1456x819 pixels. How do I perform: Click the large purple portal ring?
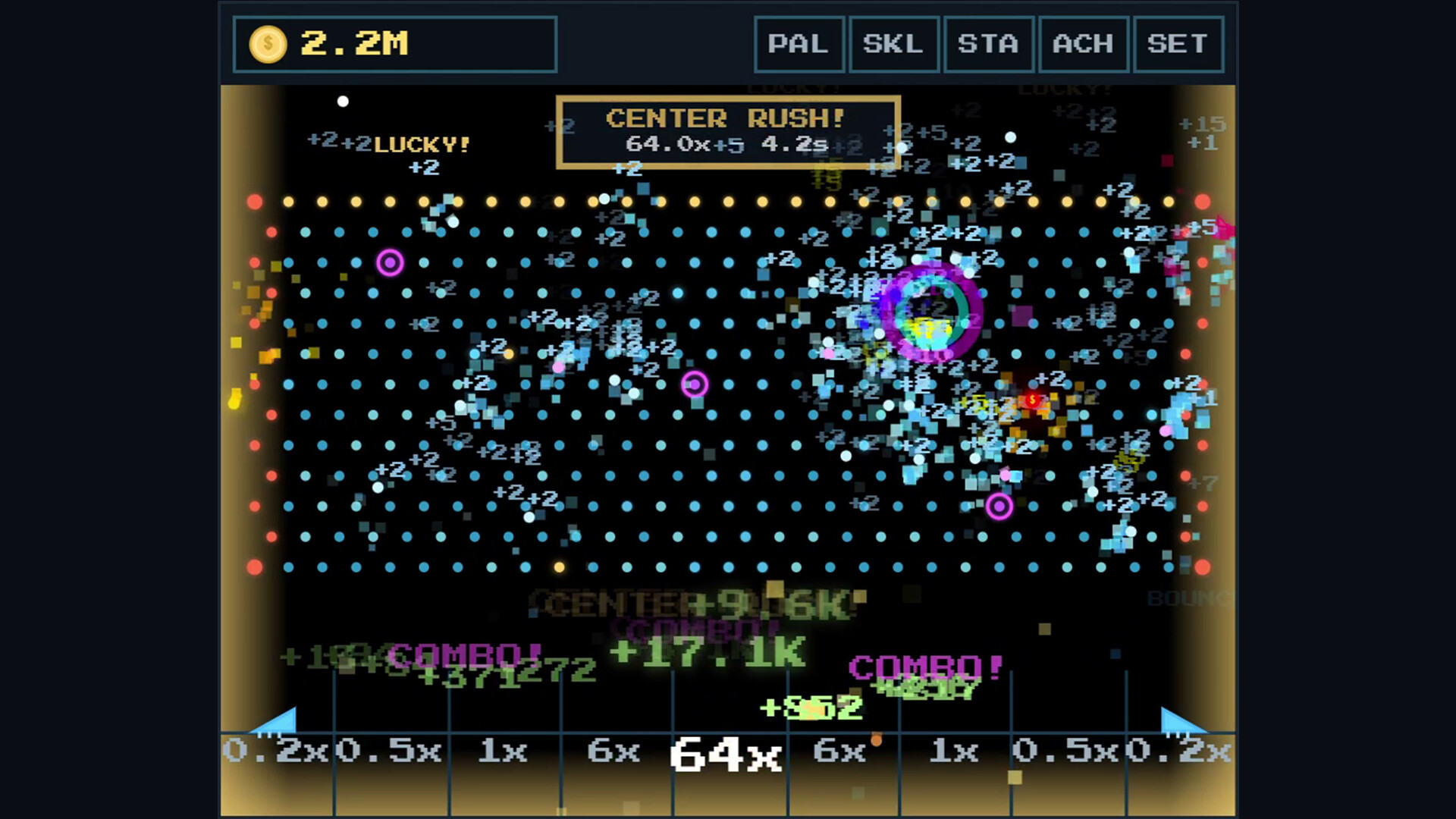(933, 313)
